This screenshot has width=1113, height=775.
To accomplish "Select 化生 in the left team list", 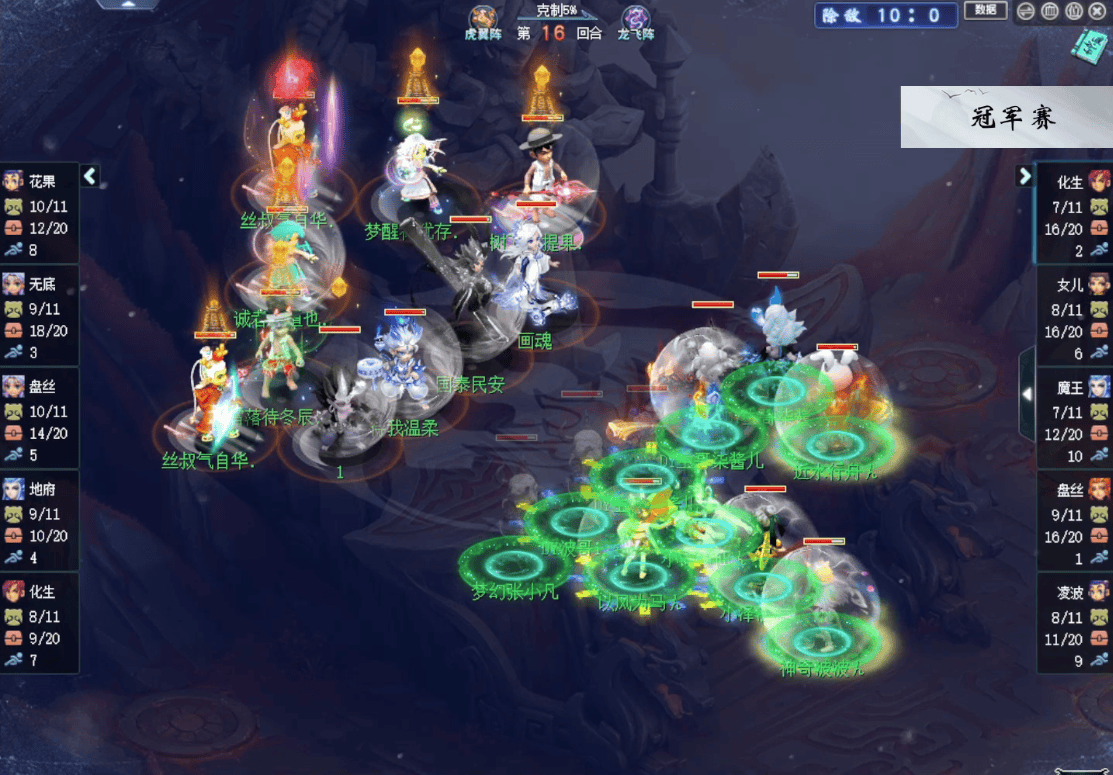I will tap(40, 590).
